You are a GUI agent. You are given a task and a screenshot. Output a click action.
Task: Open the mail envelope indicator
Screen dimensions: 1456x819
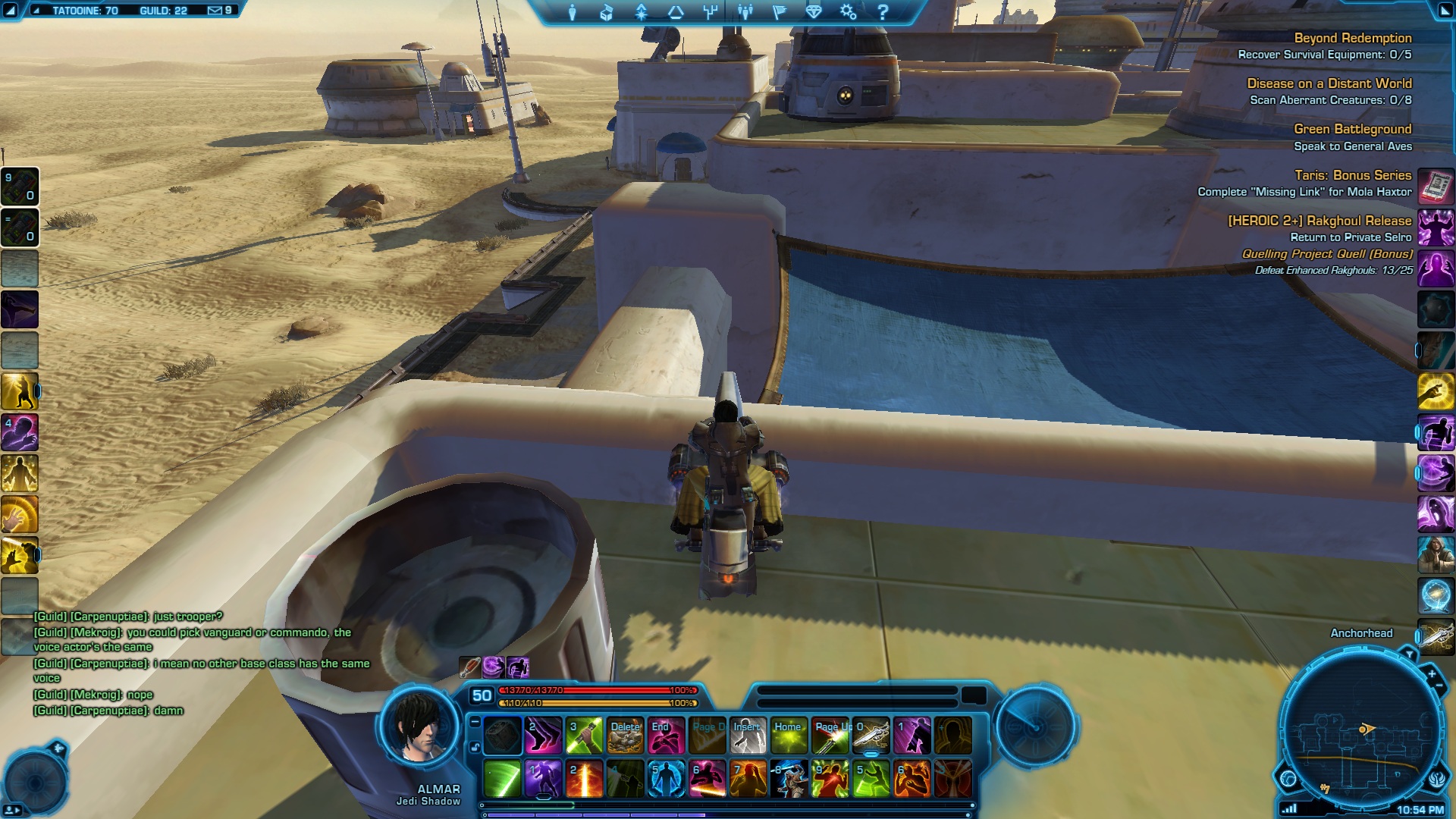215,11
